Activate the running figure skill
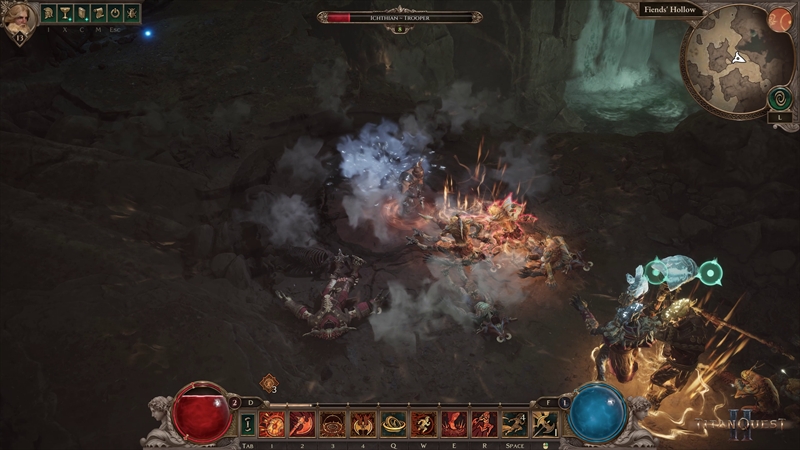This screenshot has width=800, height=450. [x=423, y=424]
